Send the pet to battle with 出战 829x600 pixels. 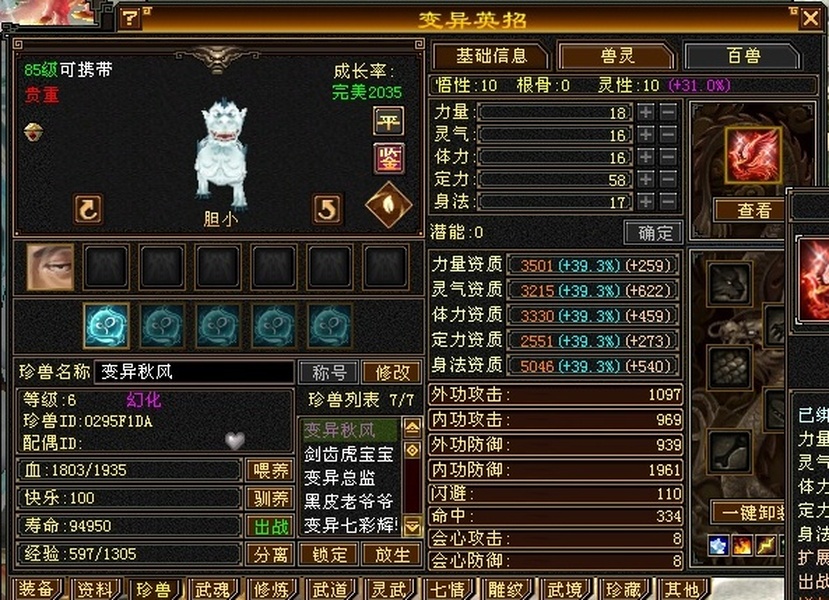(x=271, y=526)
